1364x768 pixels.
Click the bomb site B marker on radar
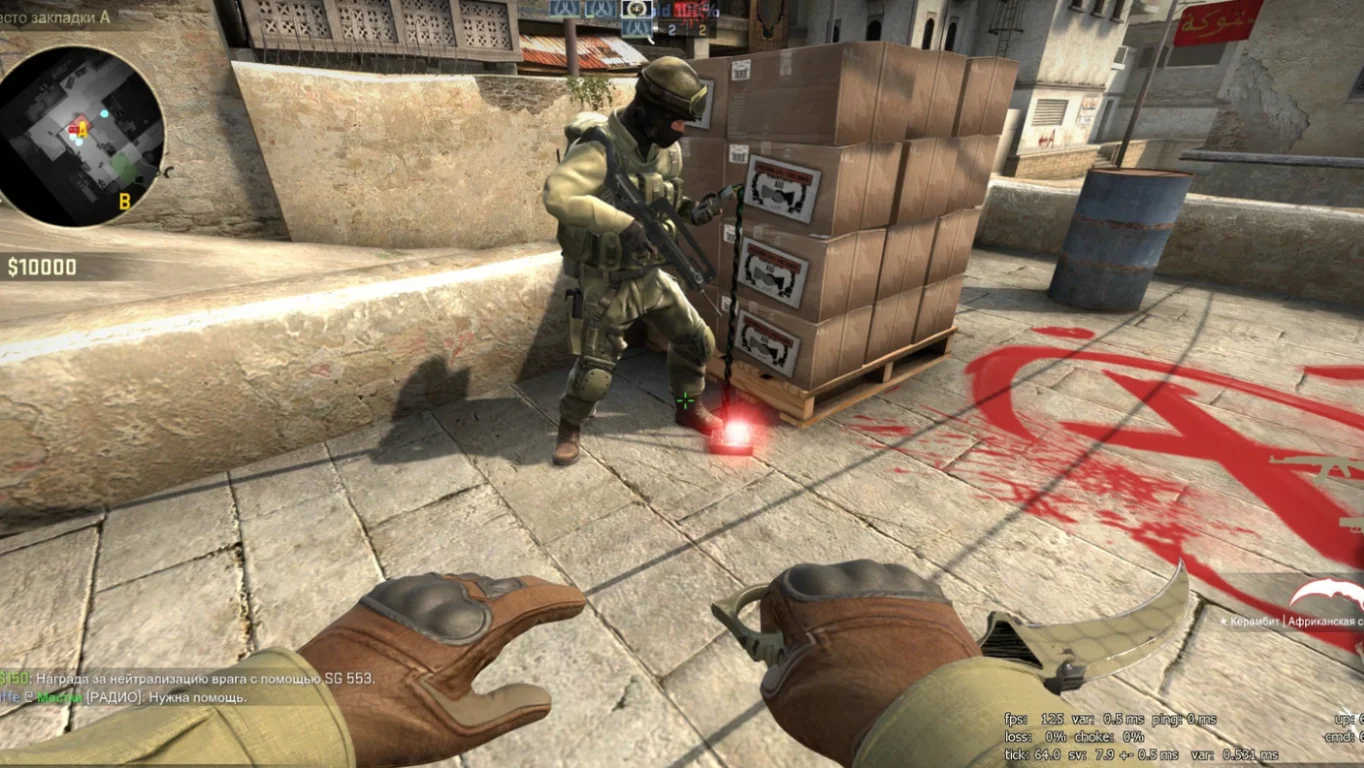[125, 200]
